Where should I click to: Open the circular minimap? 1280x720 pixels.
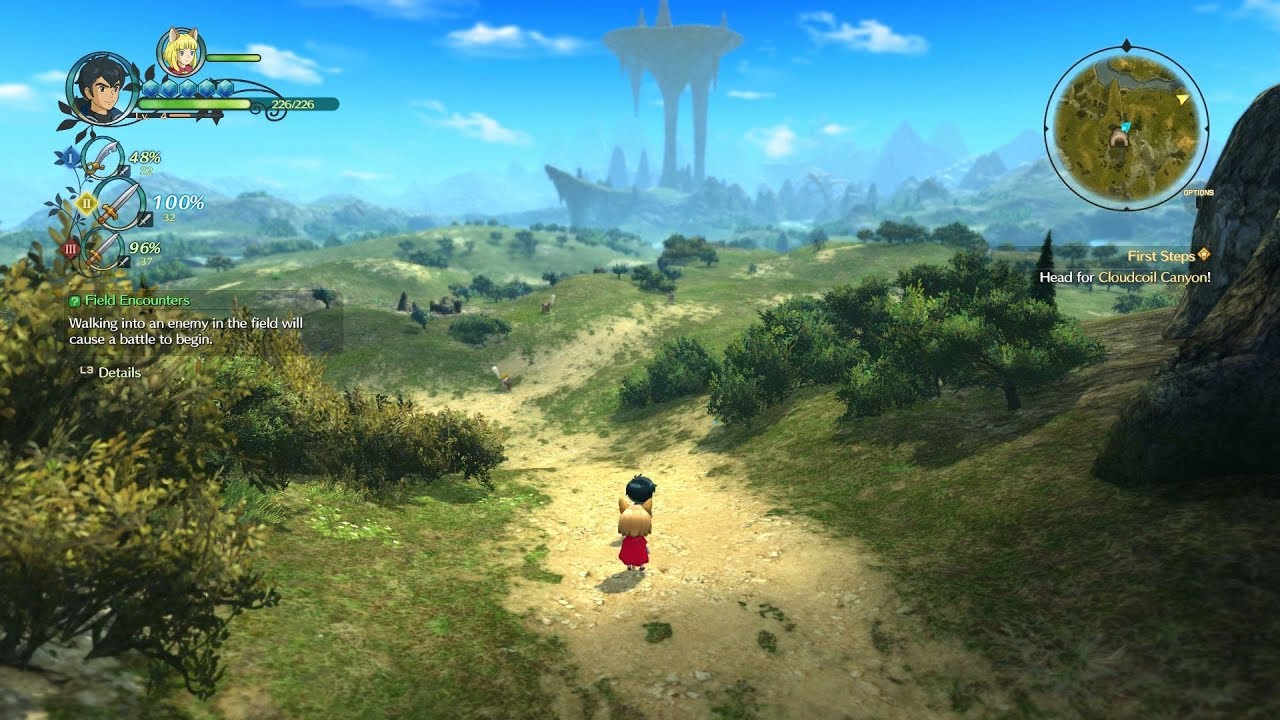(x=1126, y=127)
